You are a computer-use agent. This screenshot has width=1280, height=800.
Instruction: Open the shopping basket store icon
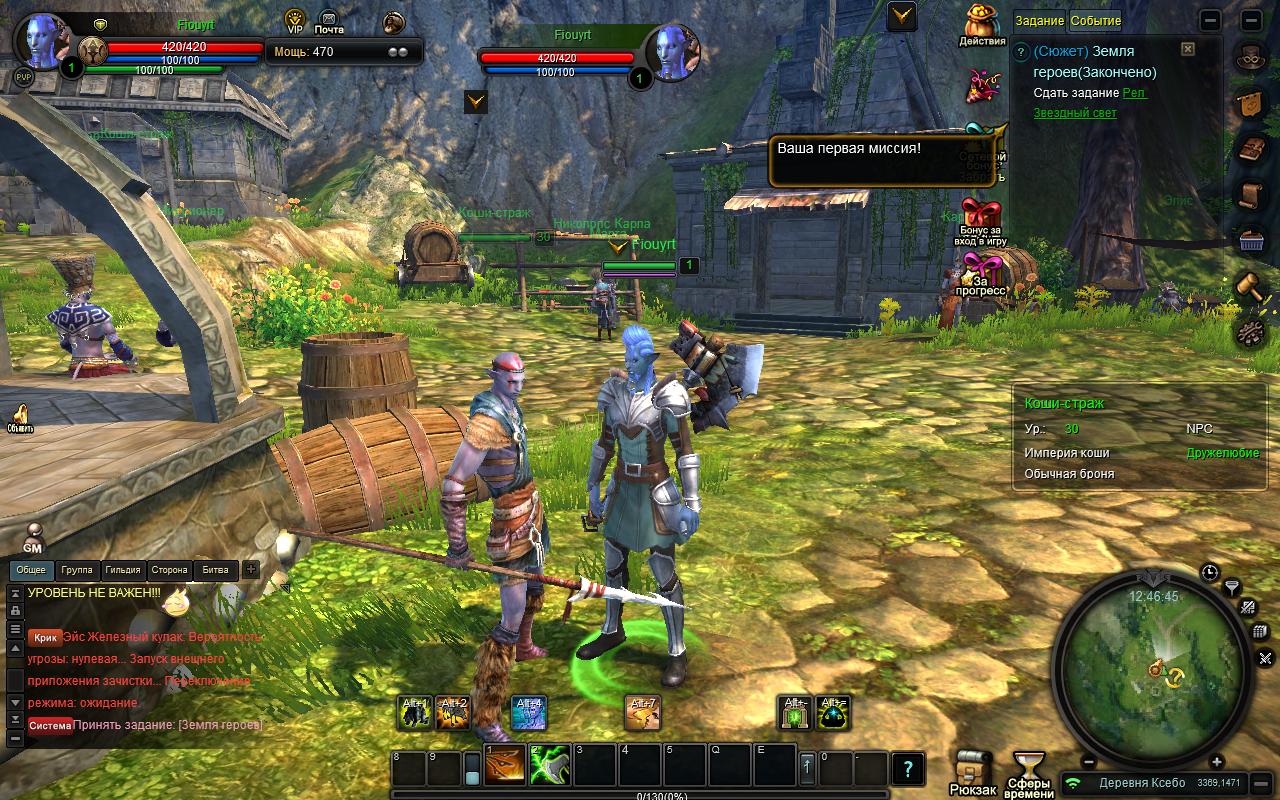click(x=1249, y=240)
